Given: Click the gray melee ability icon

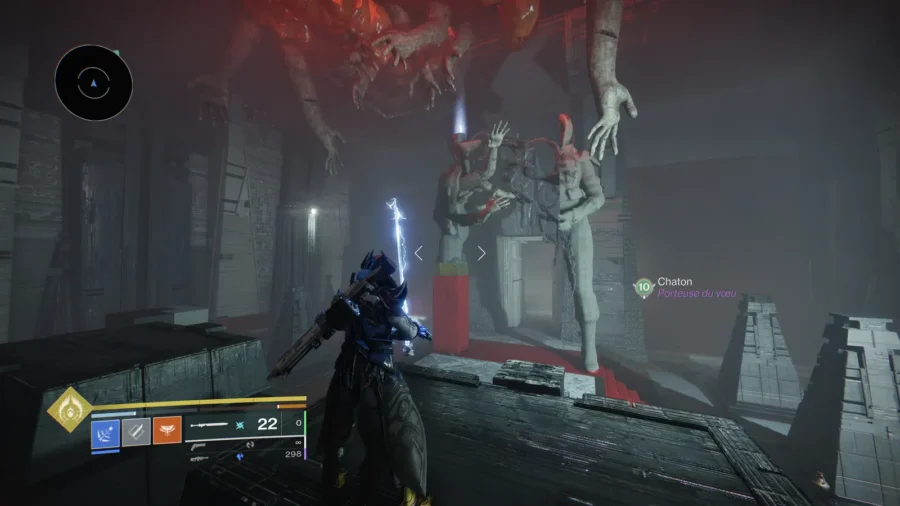Looking at the screenshot, I should click(x=136, y=431).
